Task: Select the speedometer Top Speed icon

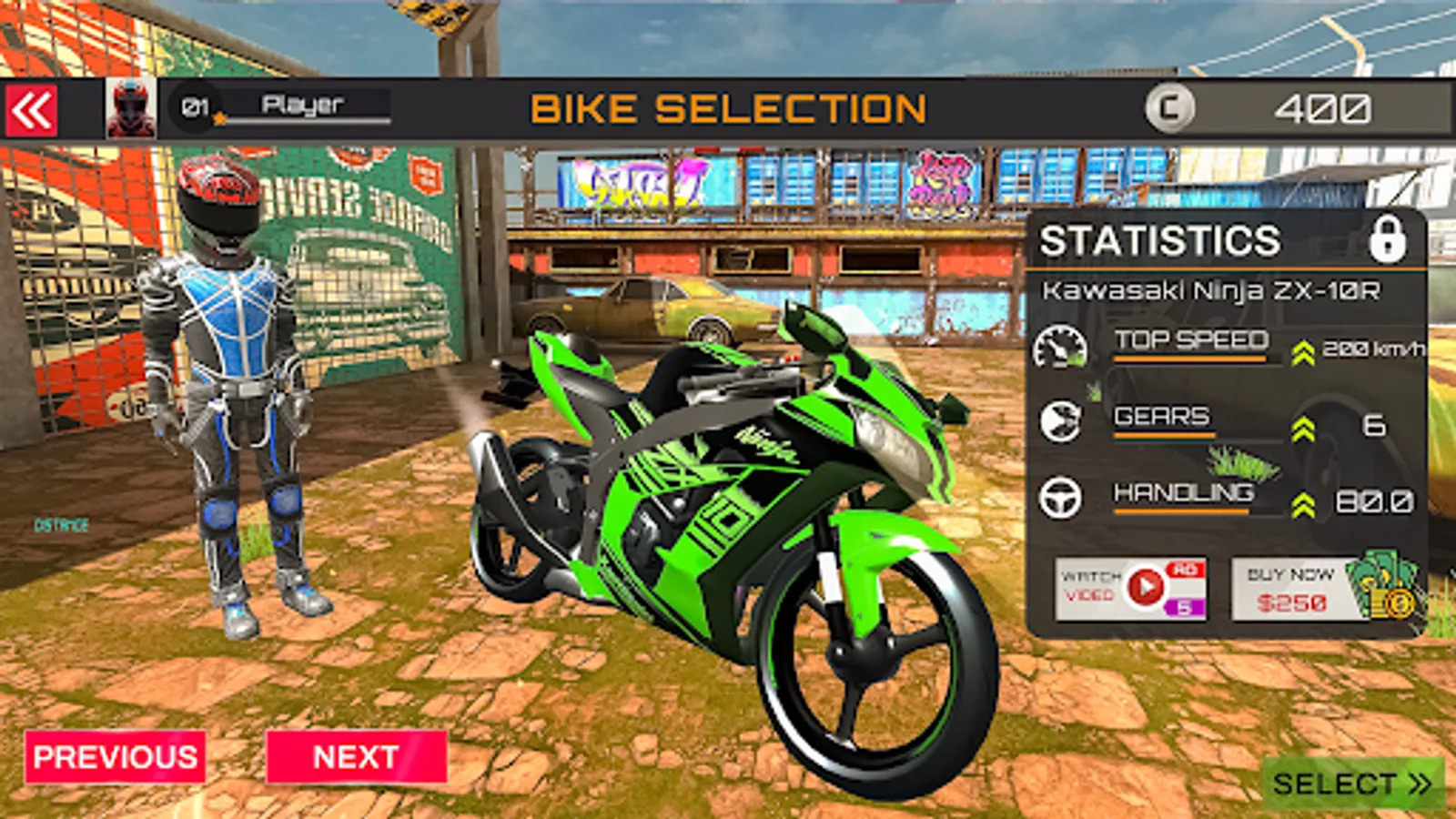Action: pos(1061,348)
